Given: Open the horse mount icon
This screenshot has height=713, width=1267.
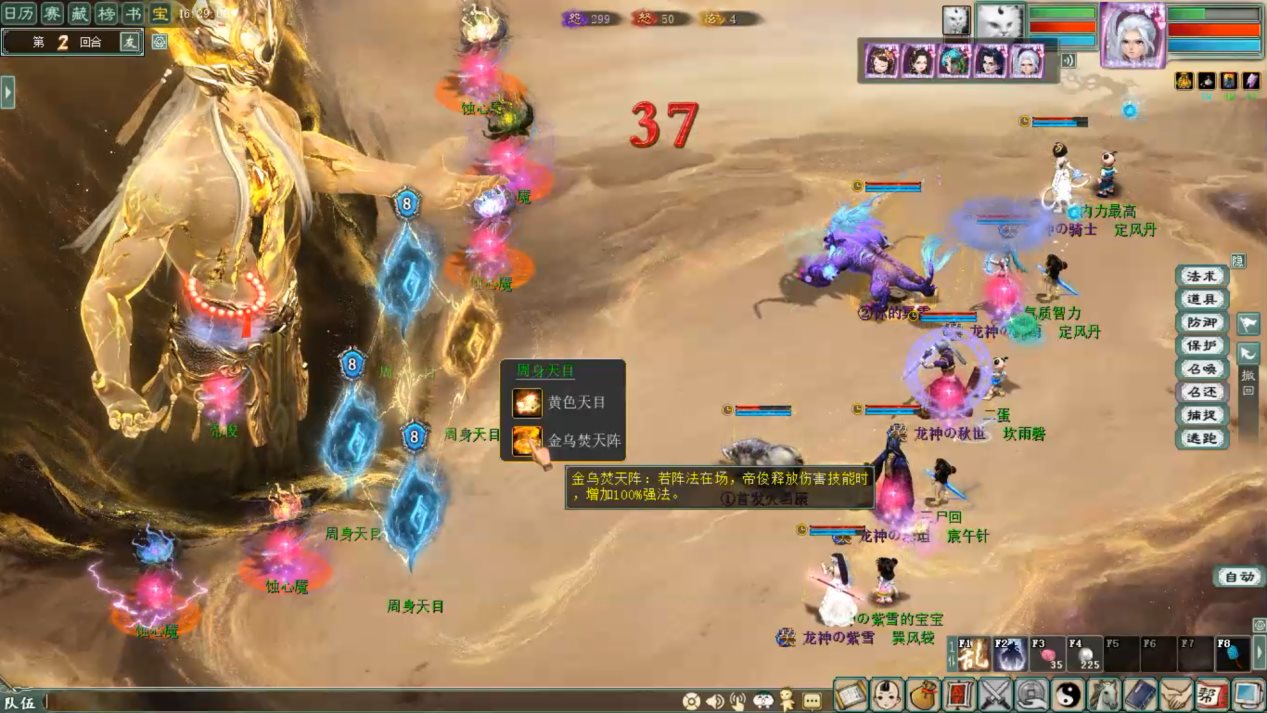Looking at the screenshot, I should click(x=1105, y=694).
